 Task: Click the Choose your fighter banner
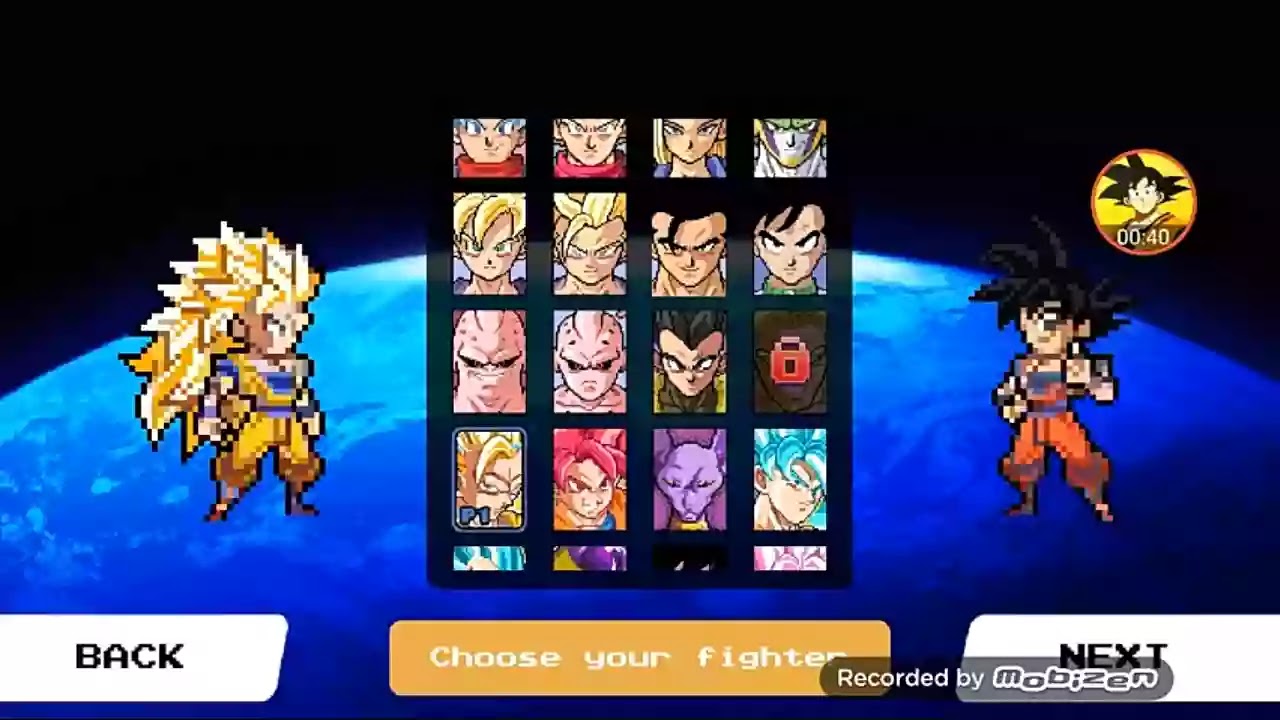tap(640, 657)
